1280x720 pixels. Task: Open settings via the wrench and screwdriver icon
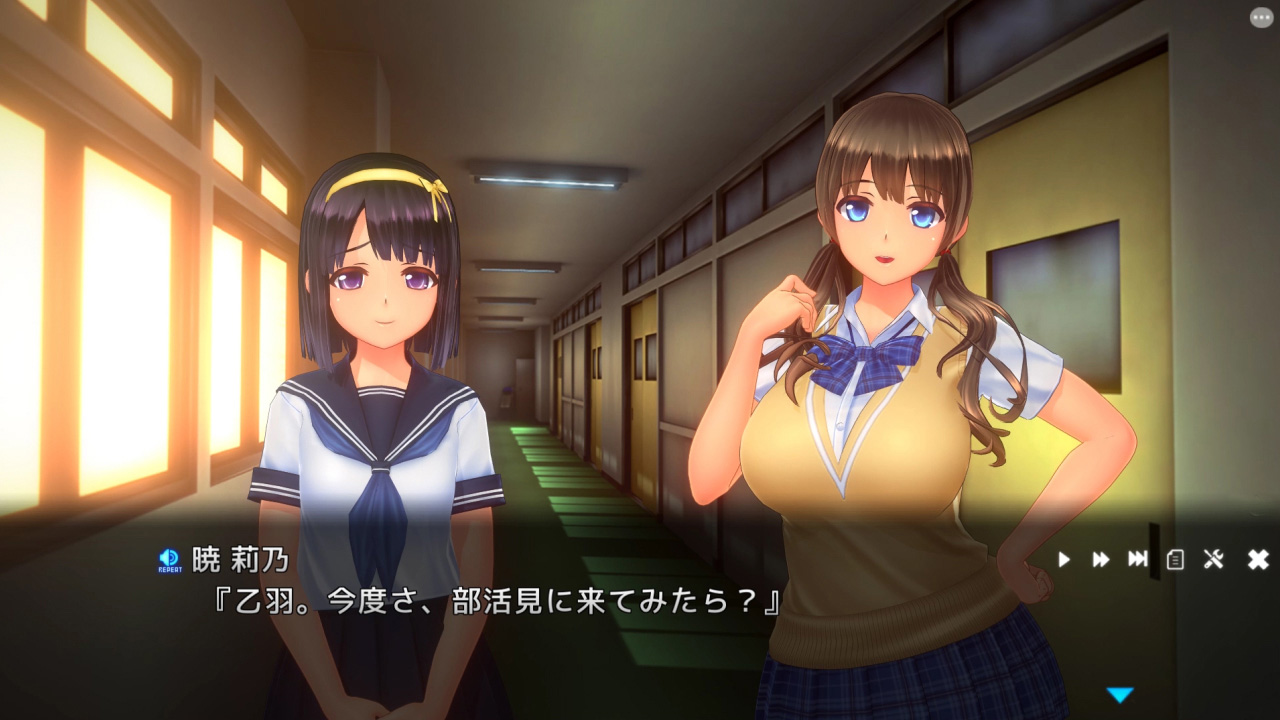(1214, 559)
